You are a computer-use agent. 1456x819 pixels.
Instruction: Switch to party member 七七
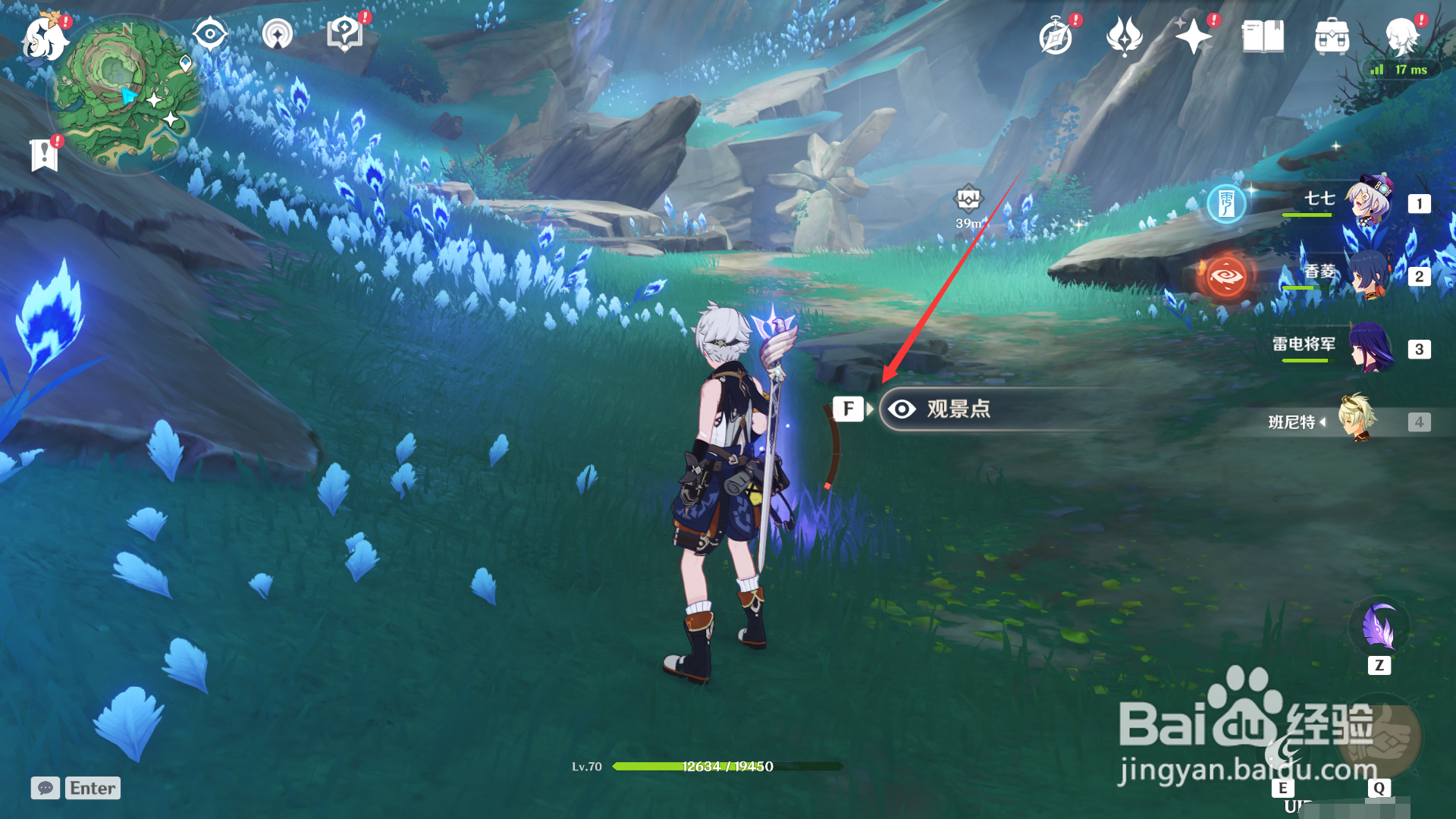[1369, 202]
